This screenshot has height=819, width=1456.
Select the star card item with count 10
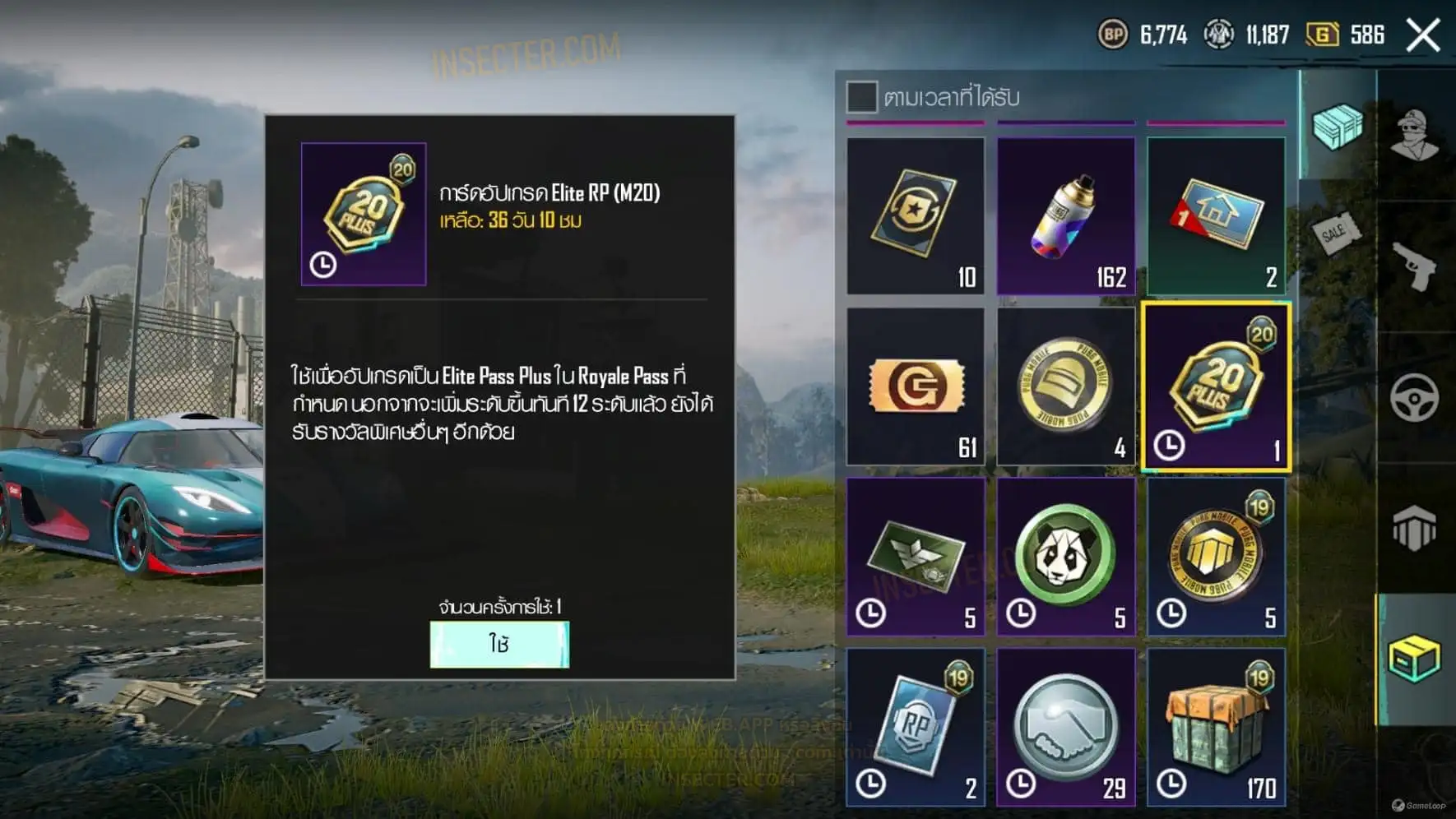pyautogui.click(x=916, y=215)
